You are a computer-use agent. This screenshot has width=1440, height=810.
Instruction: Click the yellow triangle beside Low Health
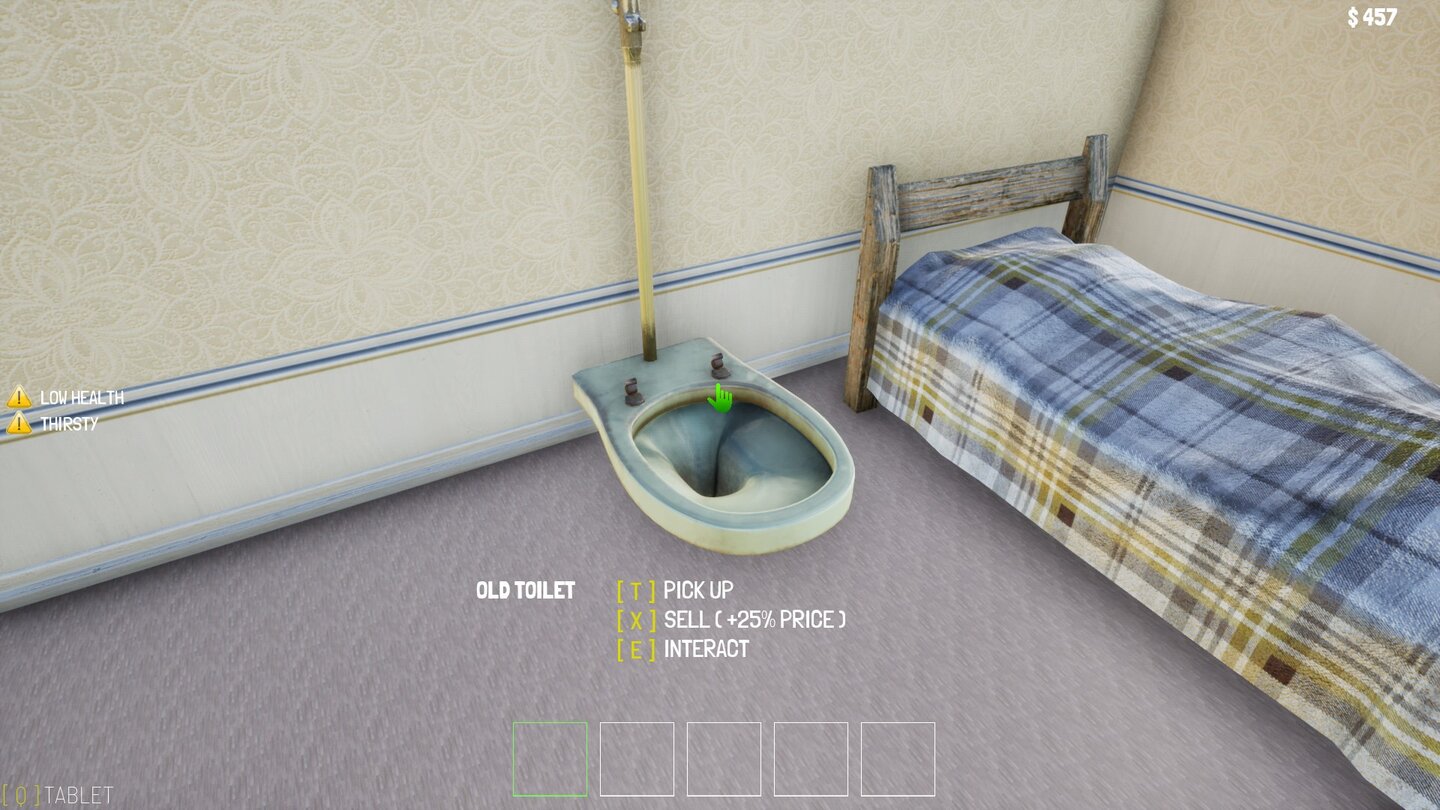[18, 396]
